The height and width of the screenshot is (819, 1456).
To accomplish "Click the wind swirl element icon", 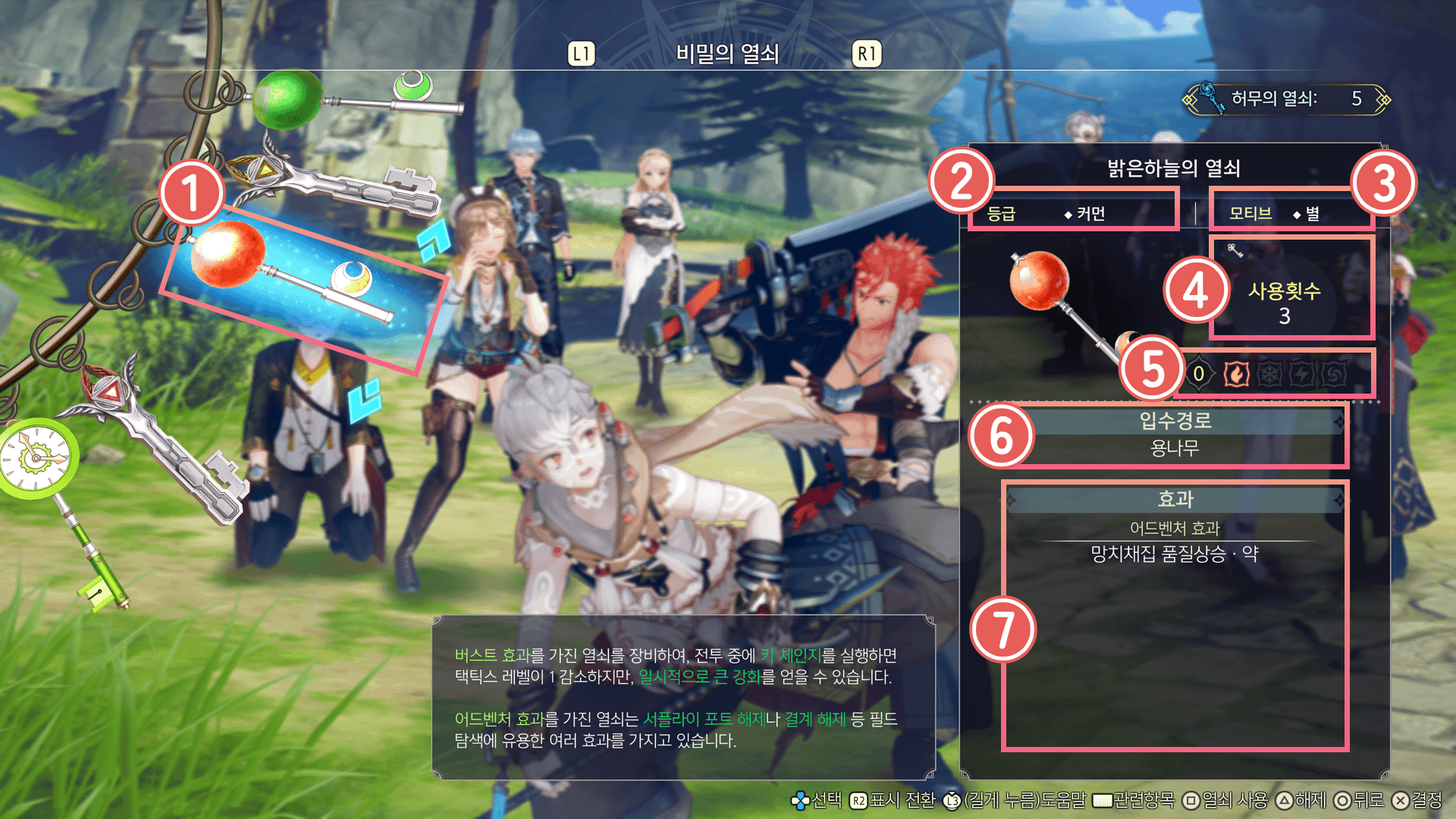I will click(1334, 374).
